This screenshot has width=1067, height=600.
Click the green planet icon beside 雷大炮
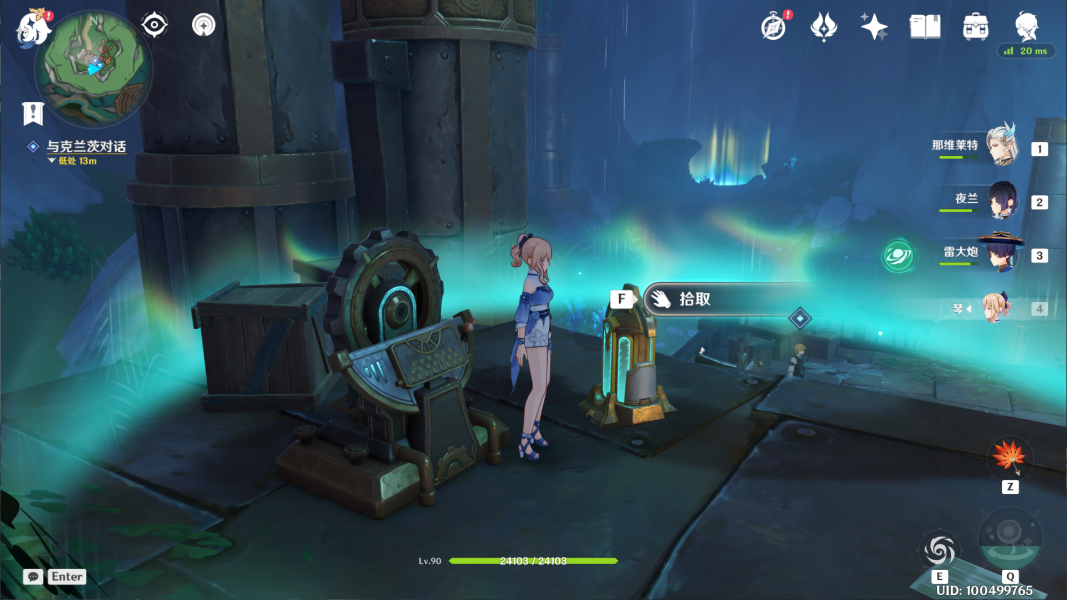[x=897, y=255]
